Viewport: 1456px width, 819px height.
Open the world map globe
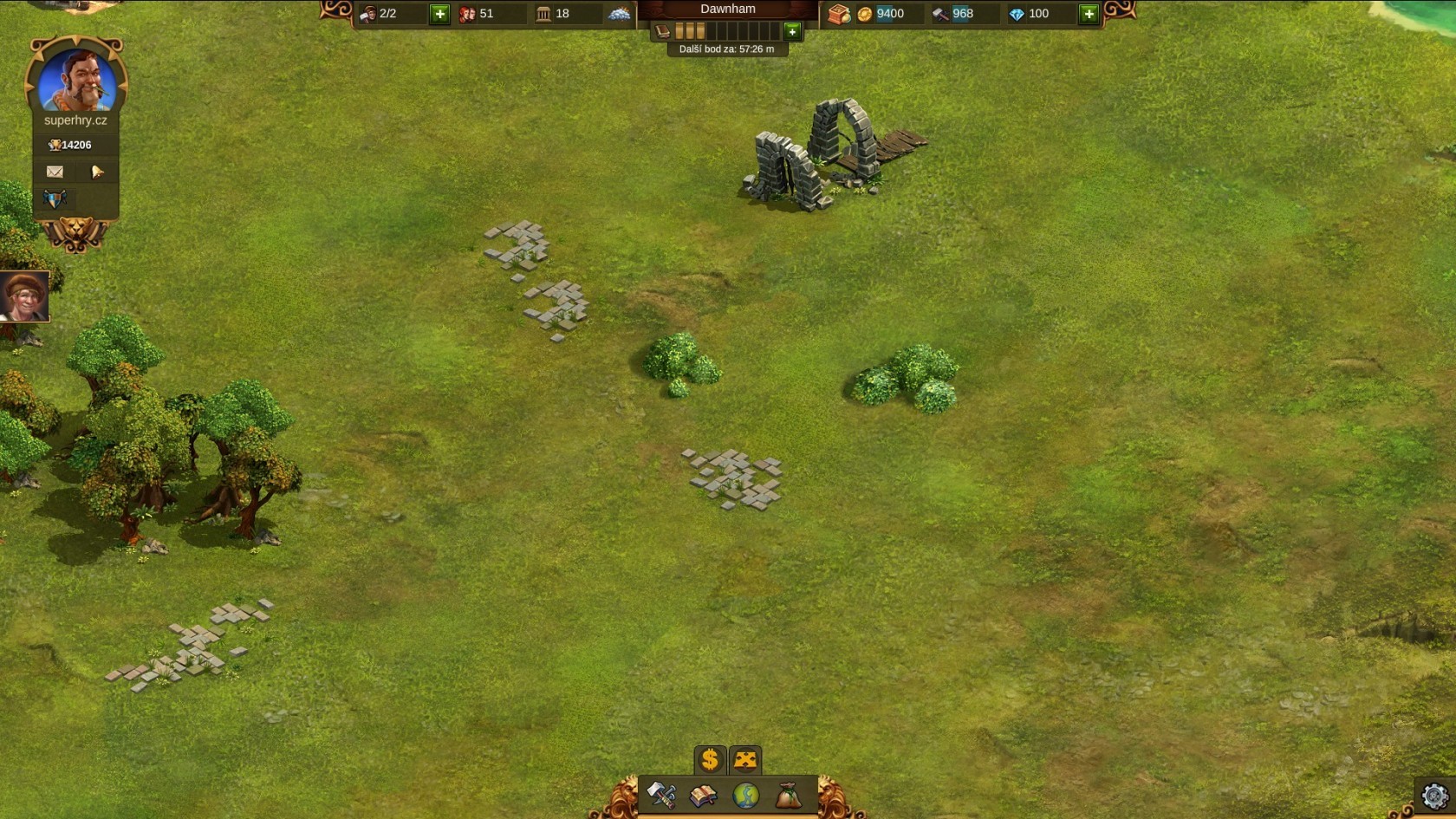tap(745, 795)
